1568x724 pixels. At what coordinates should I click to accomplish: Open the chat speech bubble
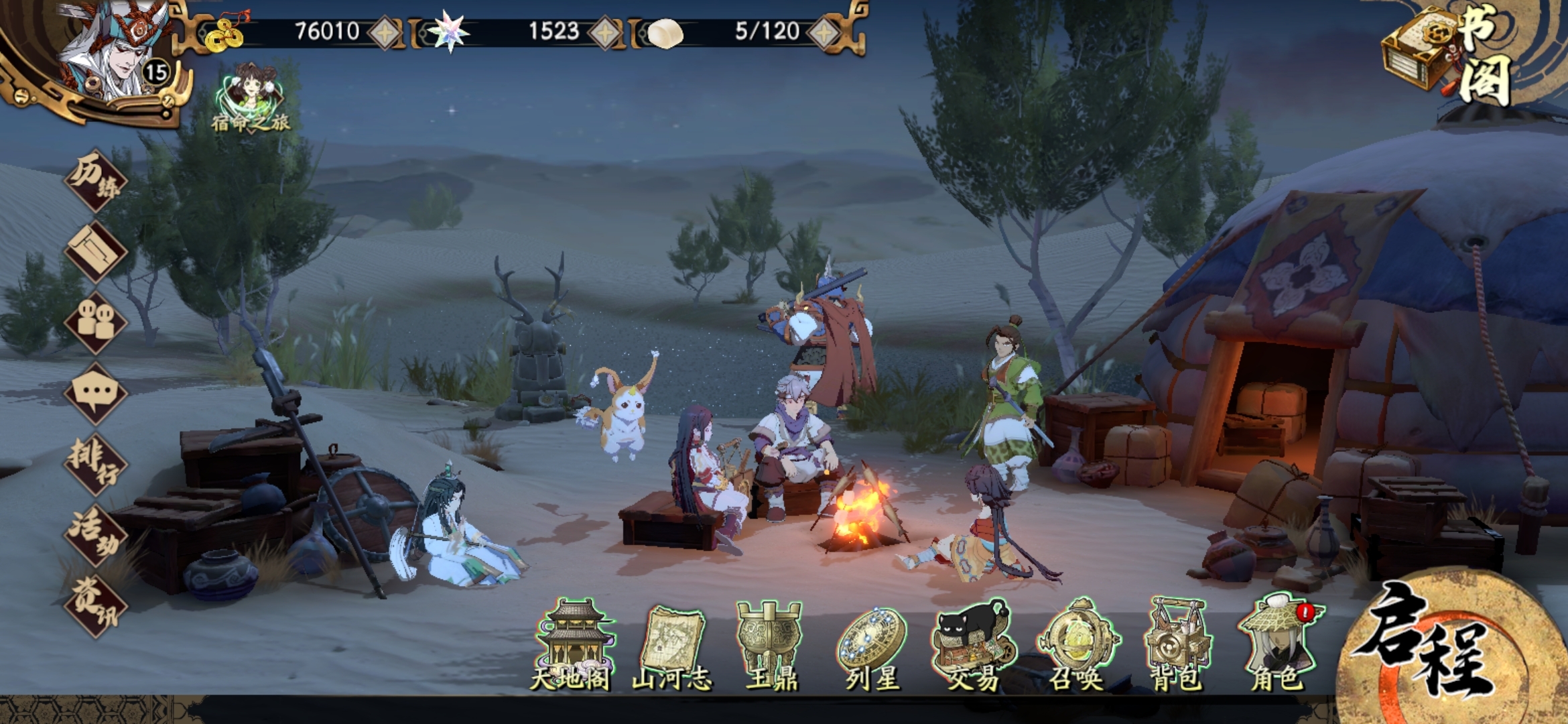96,393
